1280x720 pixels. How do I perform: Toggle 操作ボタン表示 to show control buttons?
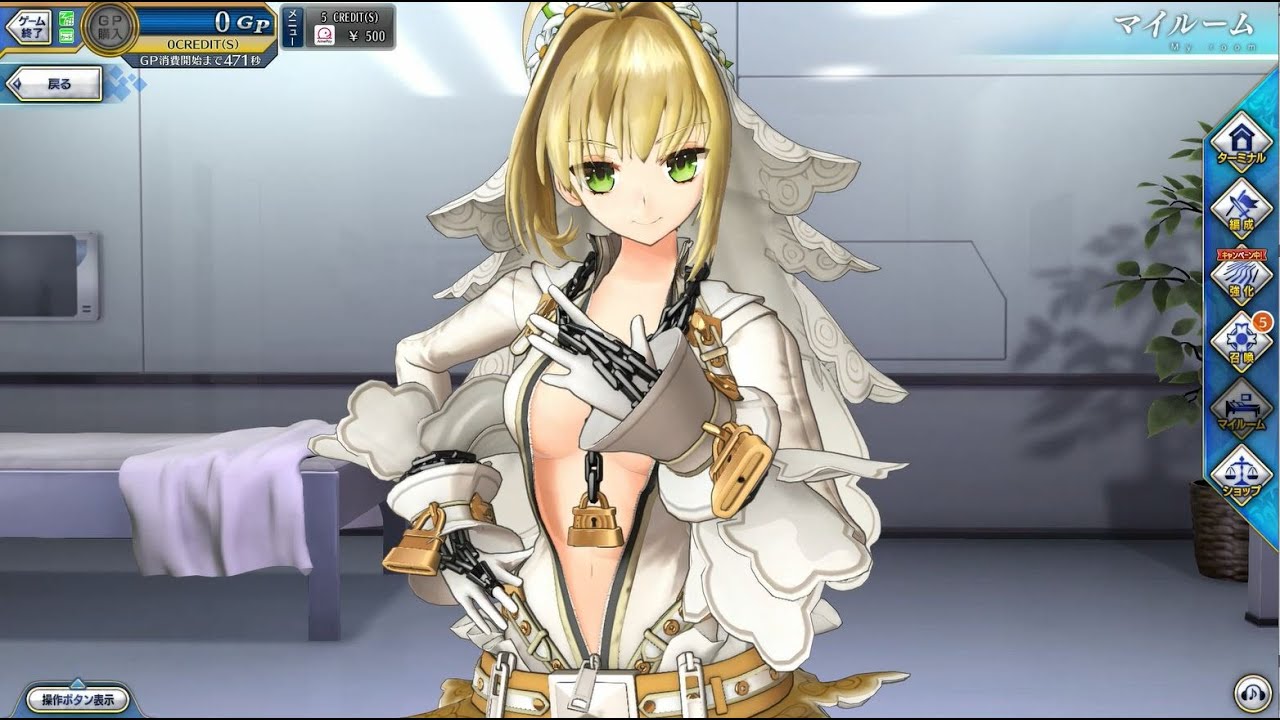(x=77, y=701)
